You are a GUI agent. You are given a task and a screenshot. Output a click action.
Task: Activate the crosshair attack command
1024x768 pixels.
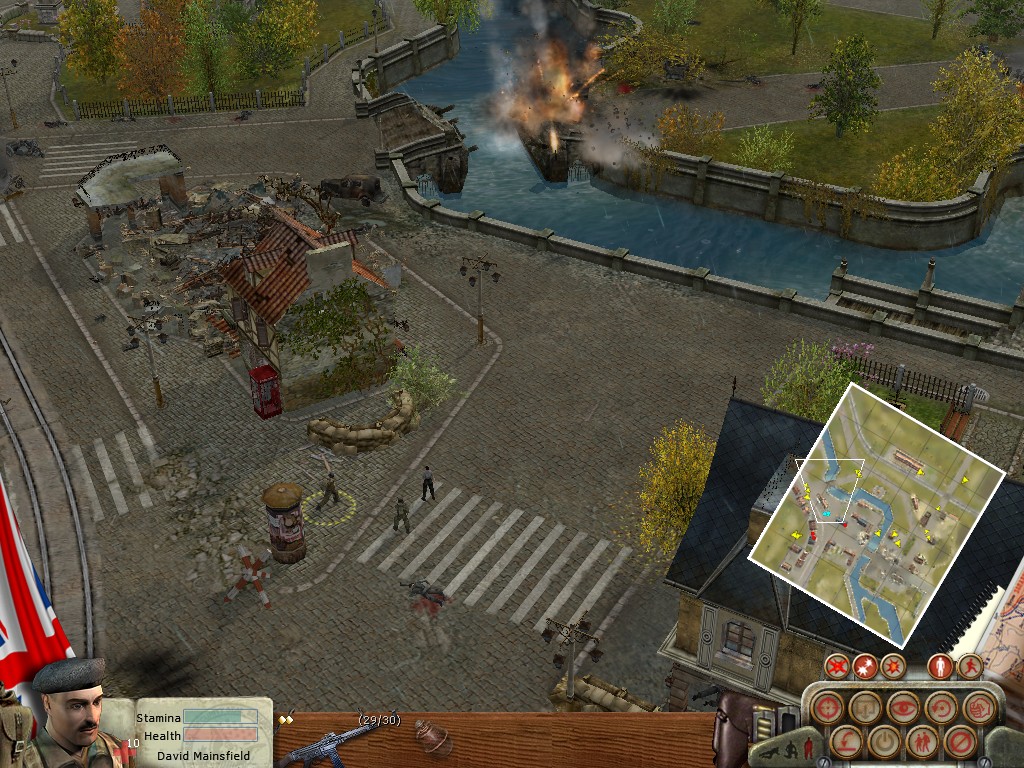point(826,708)
